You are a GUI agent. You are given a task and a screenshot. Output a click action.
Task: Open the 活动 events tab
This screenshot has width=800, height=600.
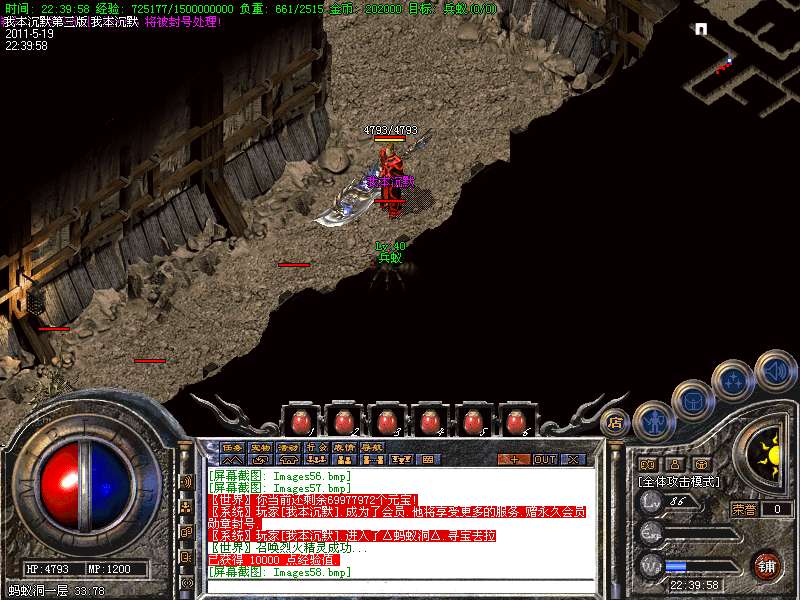click(288, 447)
